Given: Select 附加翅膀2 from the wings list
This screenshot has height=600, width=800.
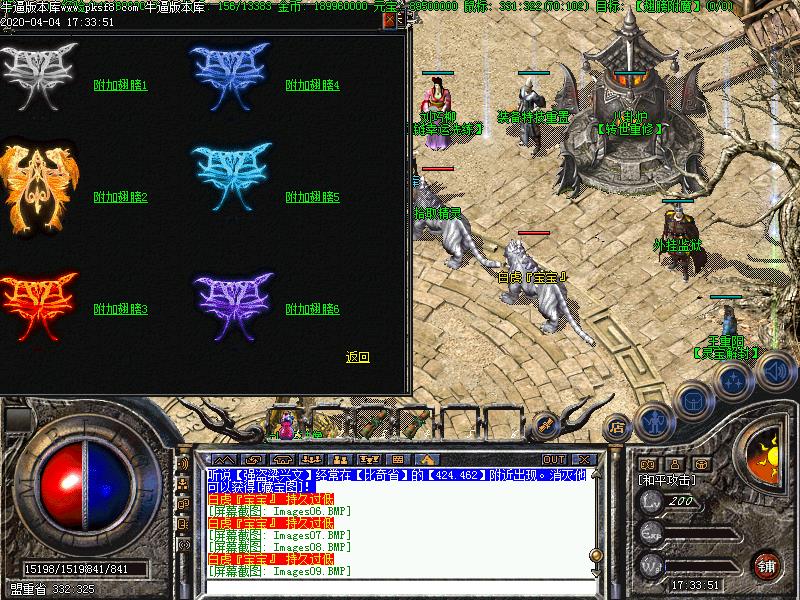Looking at the screenshot, I should [x=120, y=198].
